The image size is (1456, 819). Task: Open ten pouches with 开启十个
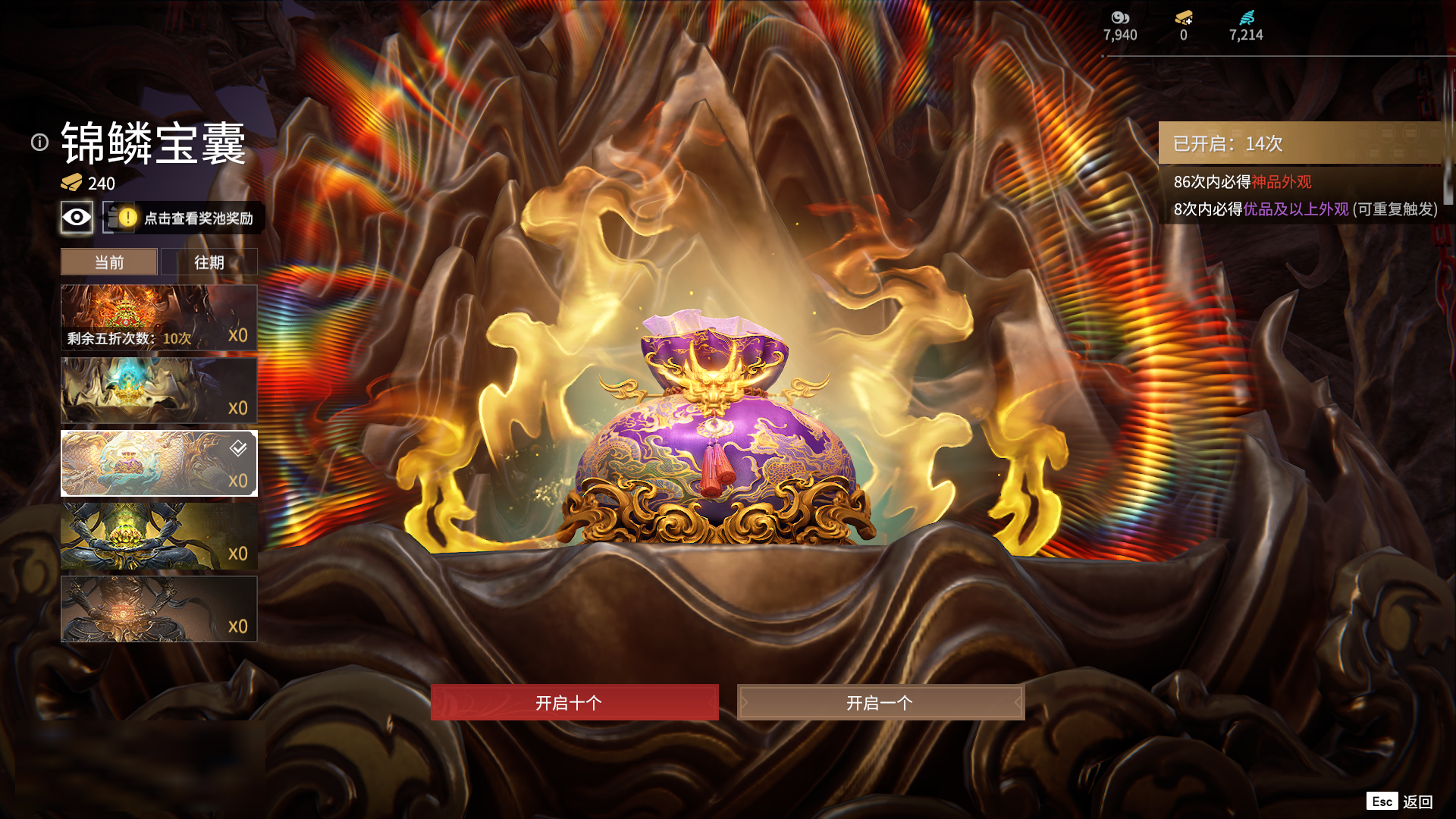point(574,702)
